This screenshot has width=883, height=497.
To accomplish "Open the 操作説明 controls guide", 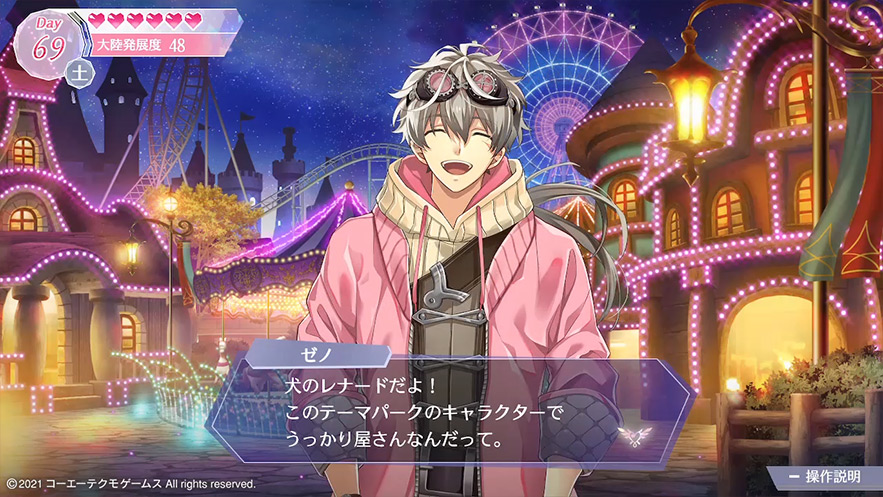I will click(x=826, y=477).
